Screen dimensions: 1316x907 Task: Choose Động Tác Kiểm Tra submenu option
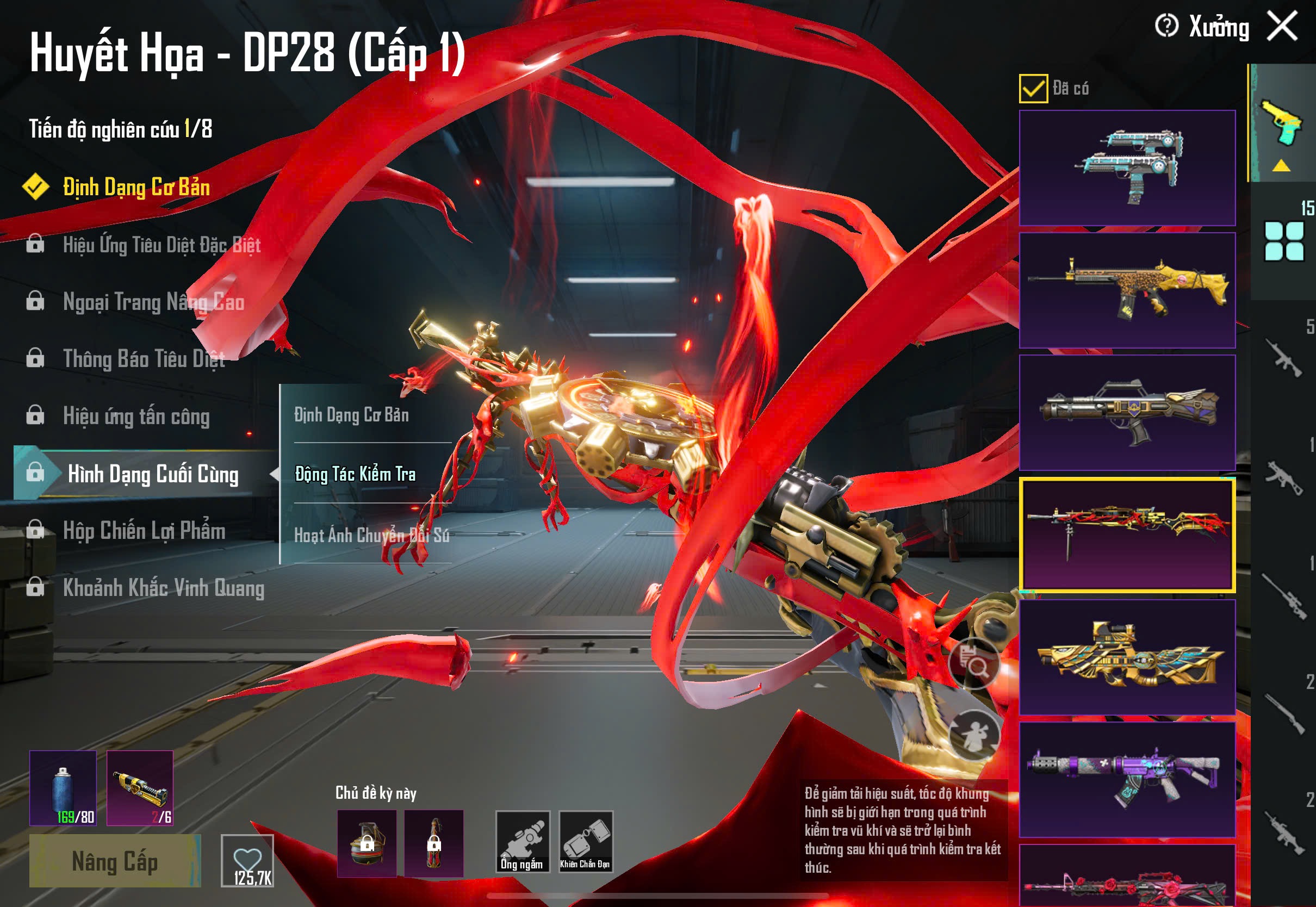click(355, 474)
